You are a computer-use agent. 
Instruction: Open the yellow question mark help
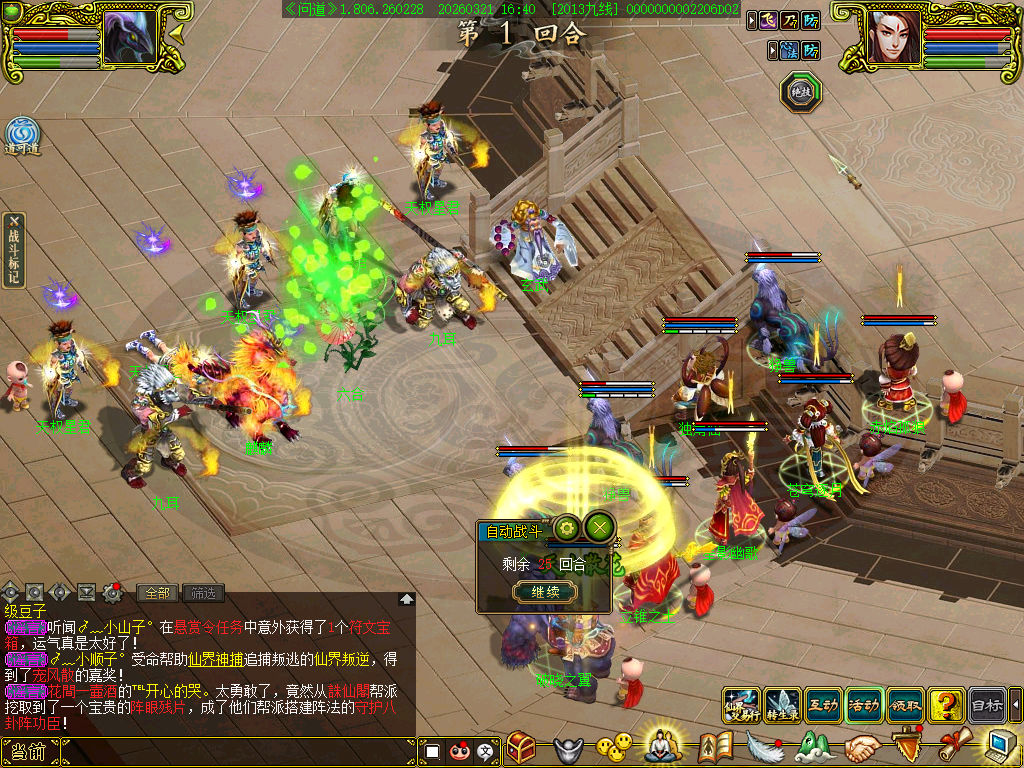pos(946,704)
